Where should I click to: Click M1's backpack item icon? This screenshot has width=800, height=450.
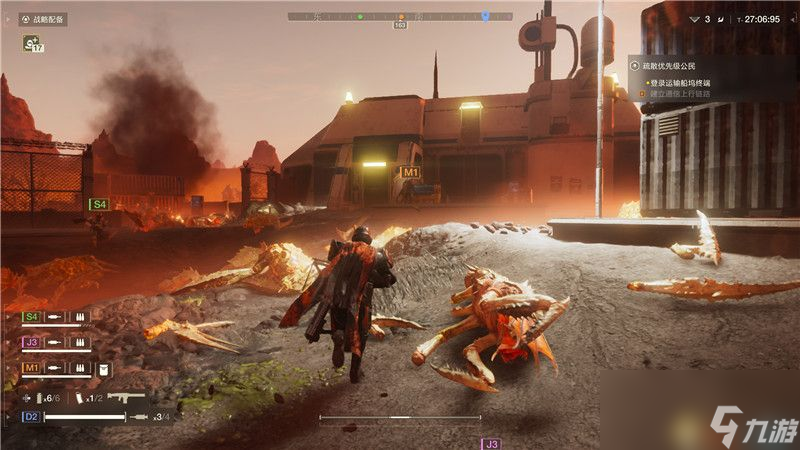[103, 369]
